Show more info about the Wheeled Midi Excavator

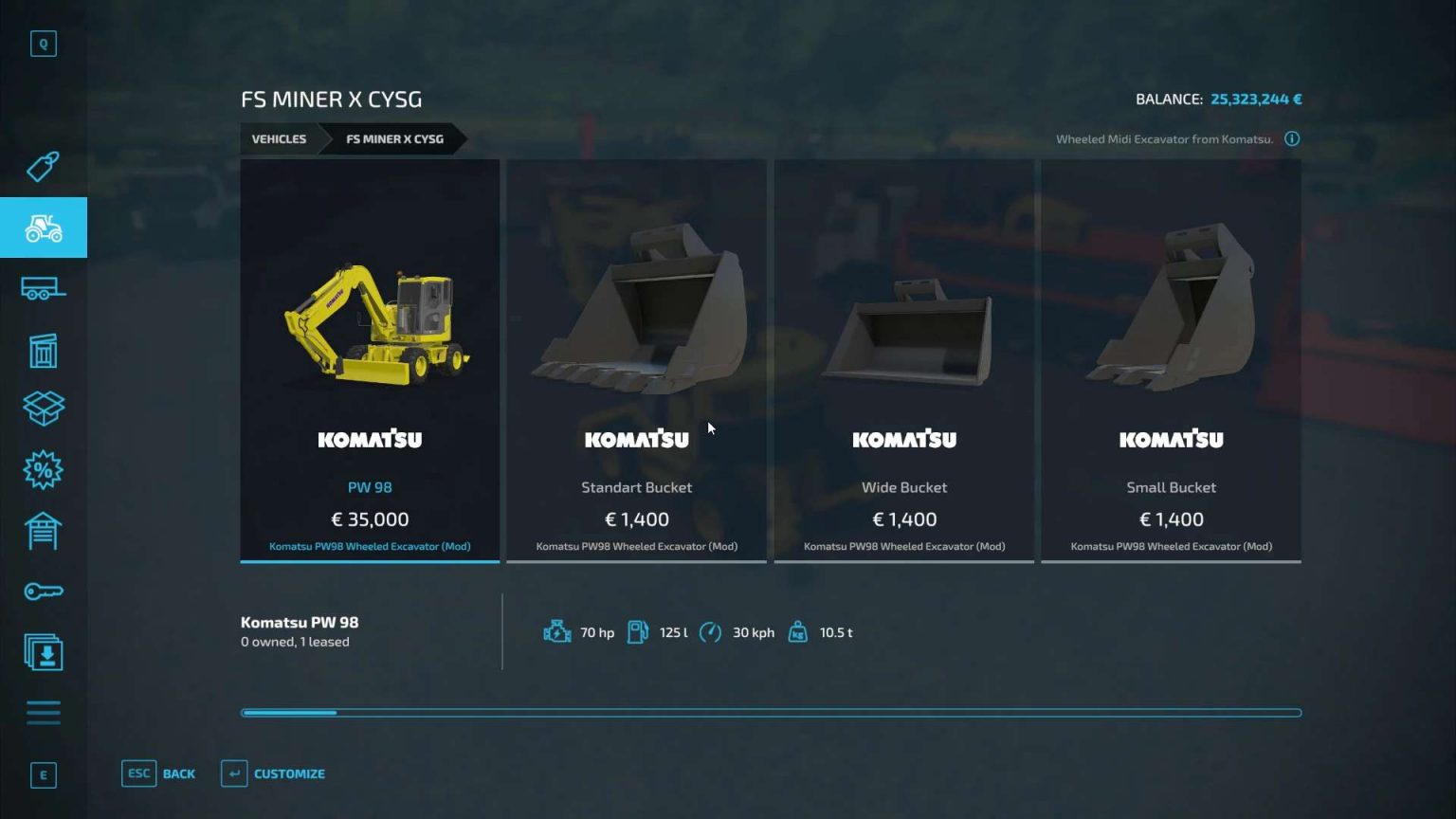[1293, 139]
